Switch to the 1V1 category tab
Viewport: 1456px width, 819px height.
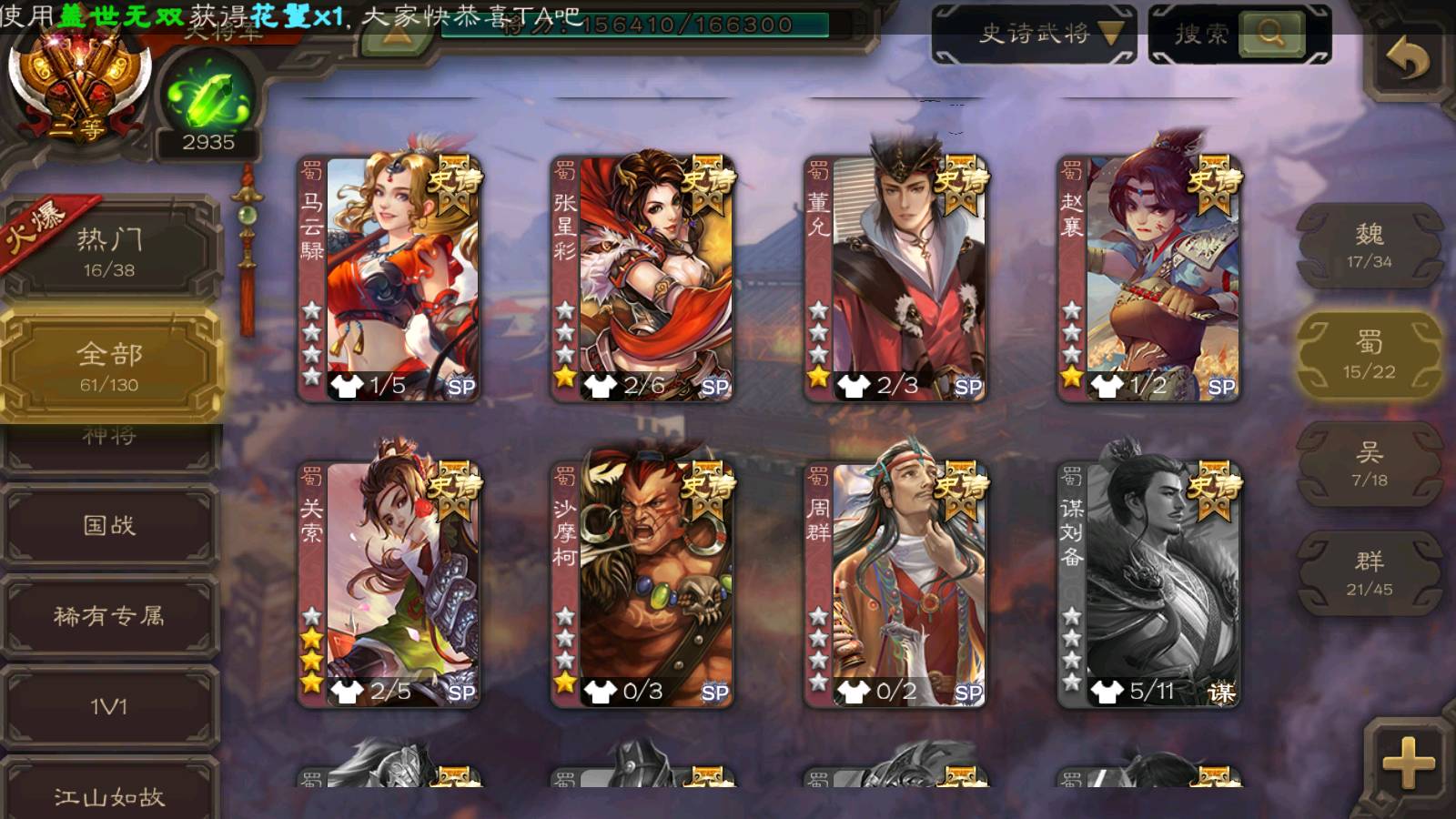pyautogui.click(x=109, y=707)
